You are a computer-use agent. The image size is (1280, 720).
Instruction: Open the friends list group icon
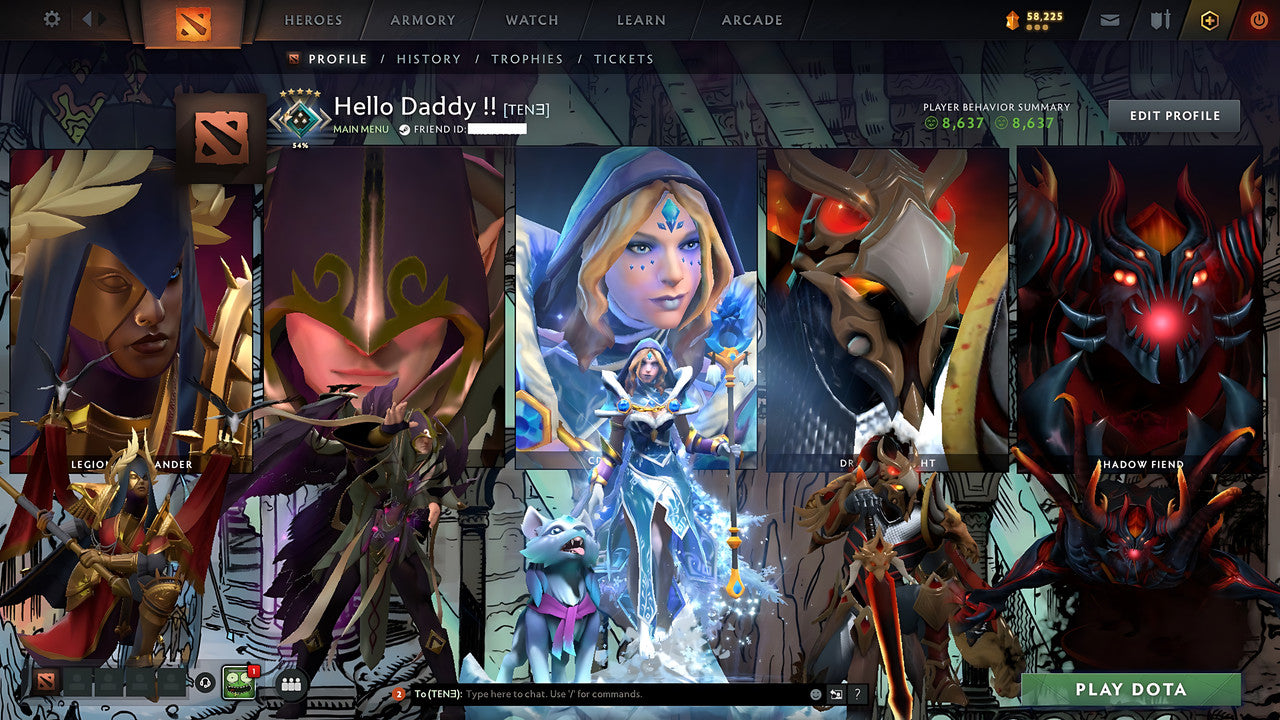[x=292, y=683]
